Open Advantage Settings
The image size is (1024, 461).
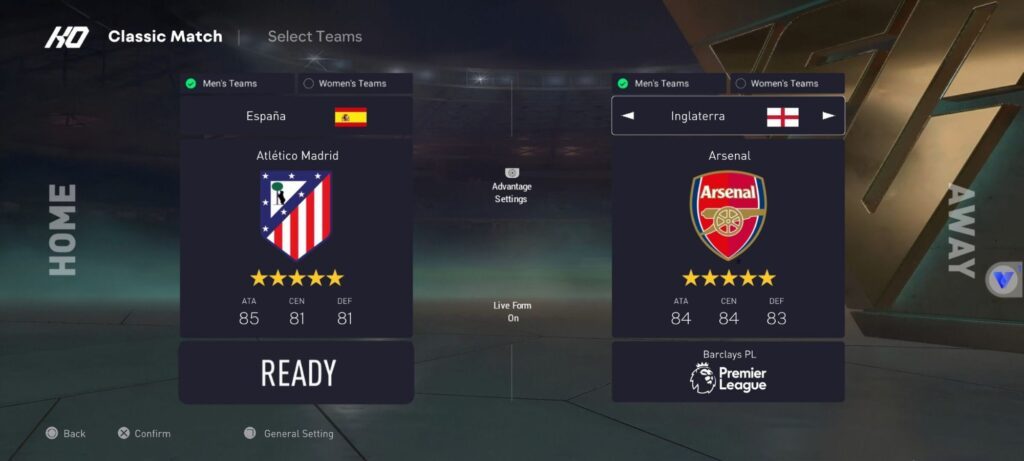click(x=511, y=186)
